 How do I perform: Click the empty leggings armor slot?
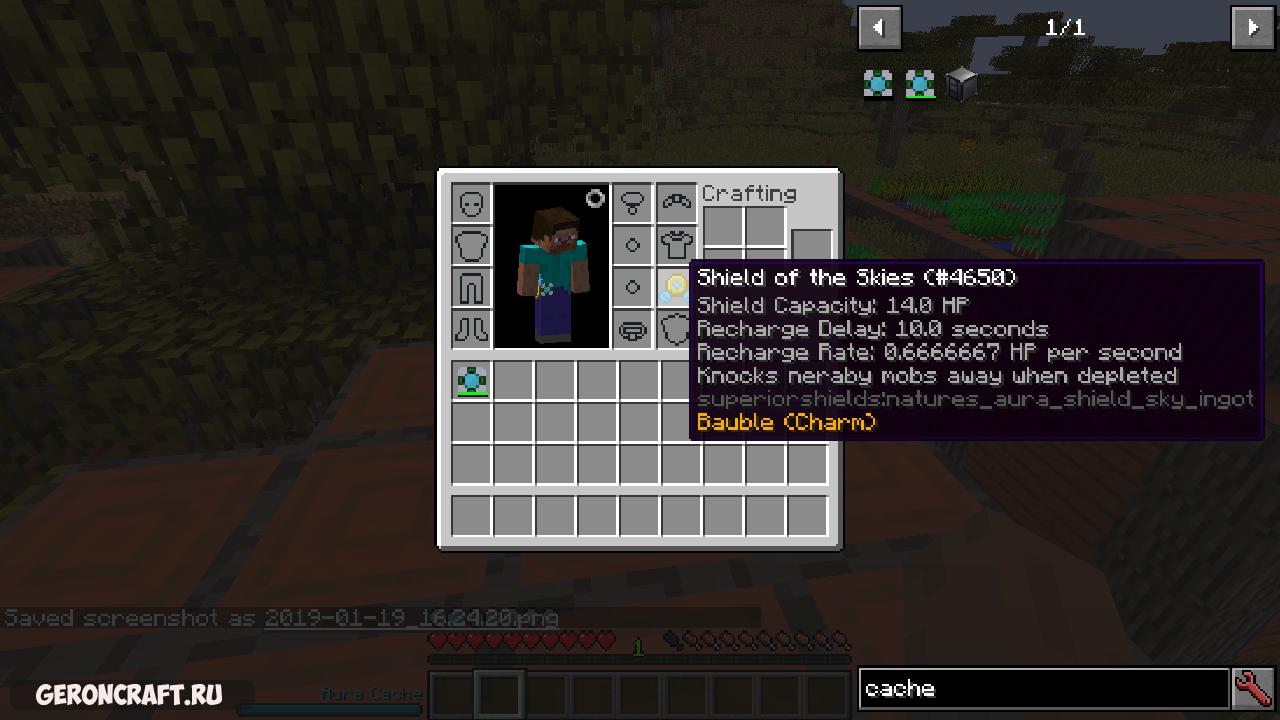point(471,287)
